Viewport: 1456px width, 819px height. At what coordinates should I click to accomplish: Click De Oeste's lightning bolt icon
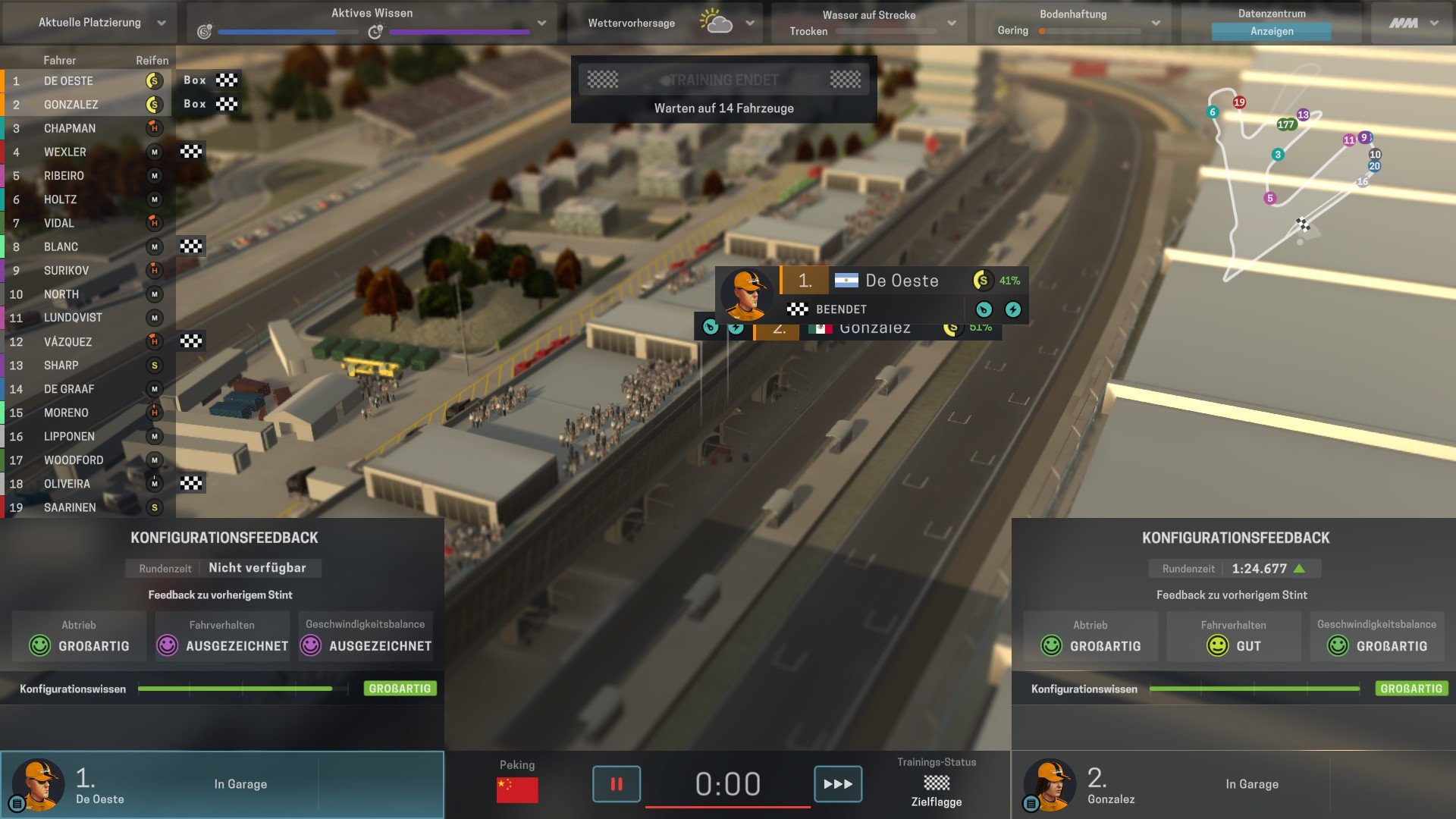pos(1012,309)
